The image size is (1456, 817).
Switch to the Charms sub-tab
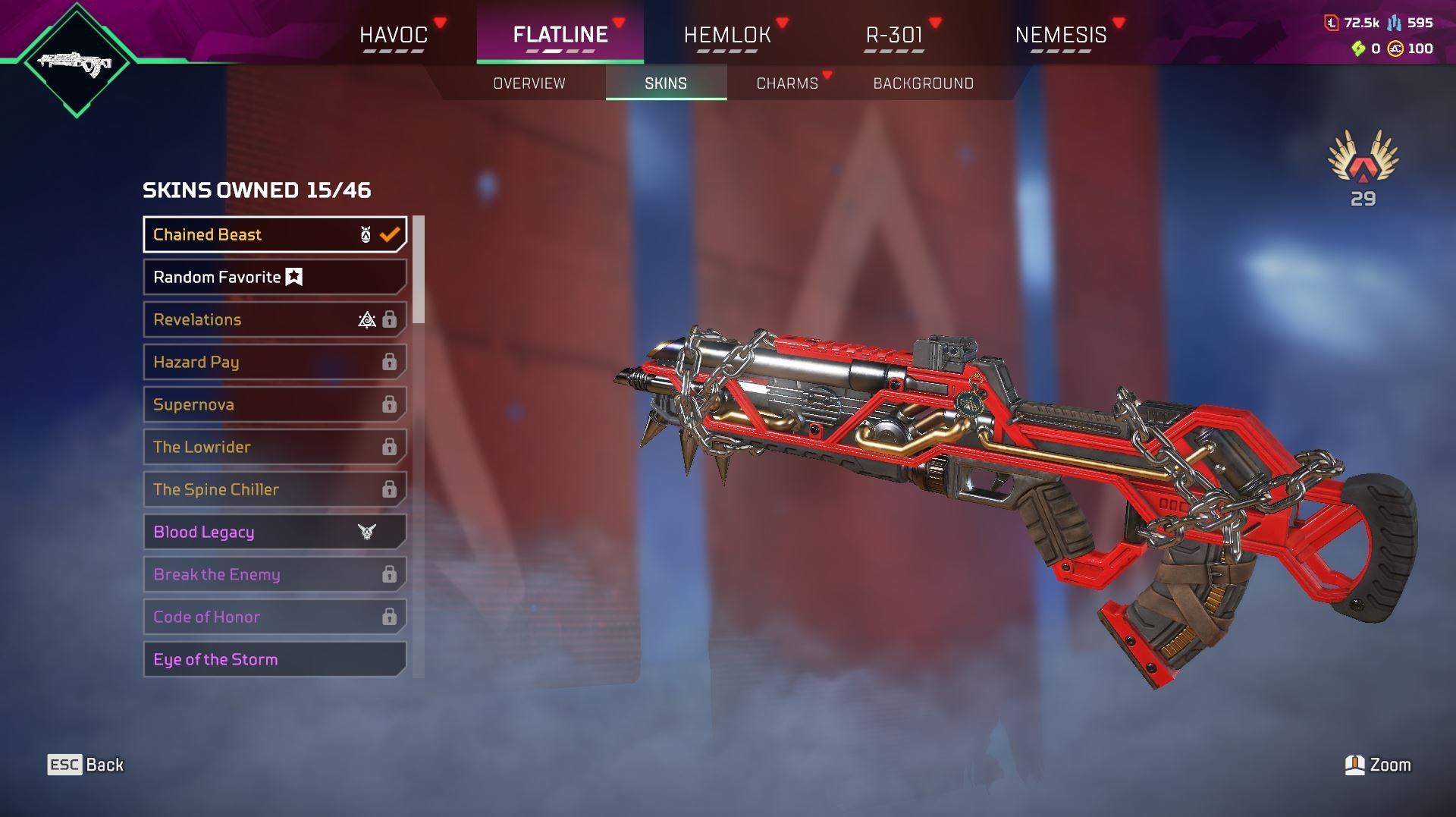(x=787, y=83)
